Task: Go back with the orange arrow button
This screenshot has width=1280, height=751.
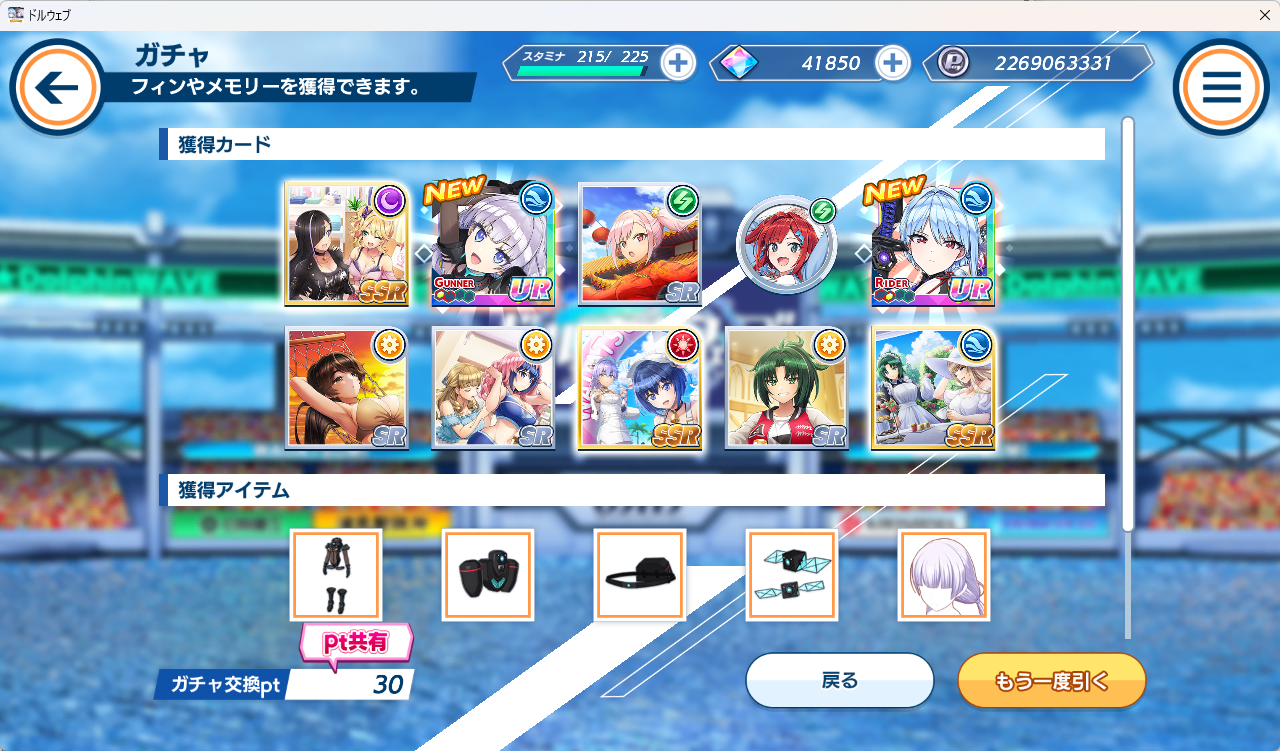Action: pos(56,88)
